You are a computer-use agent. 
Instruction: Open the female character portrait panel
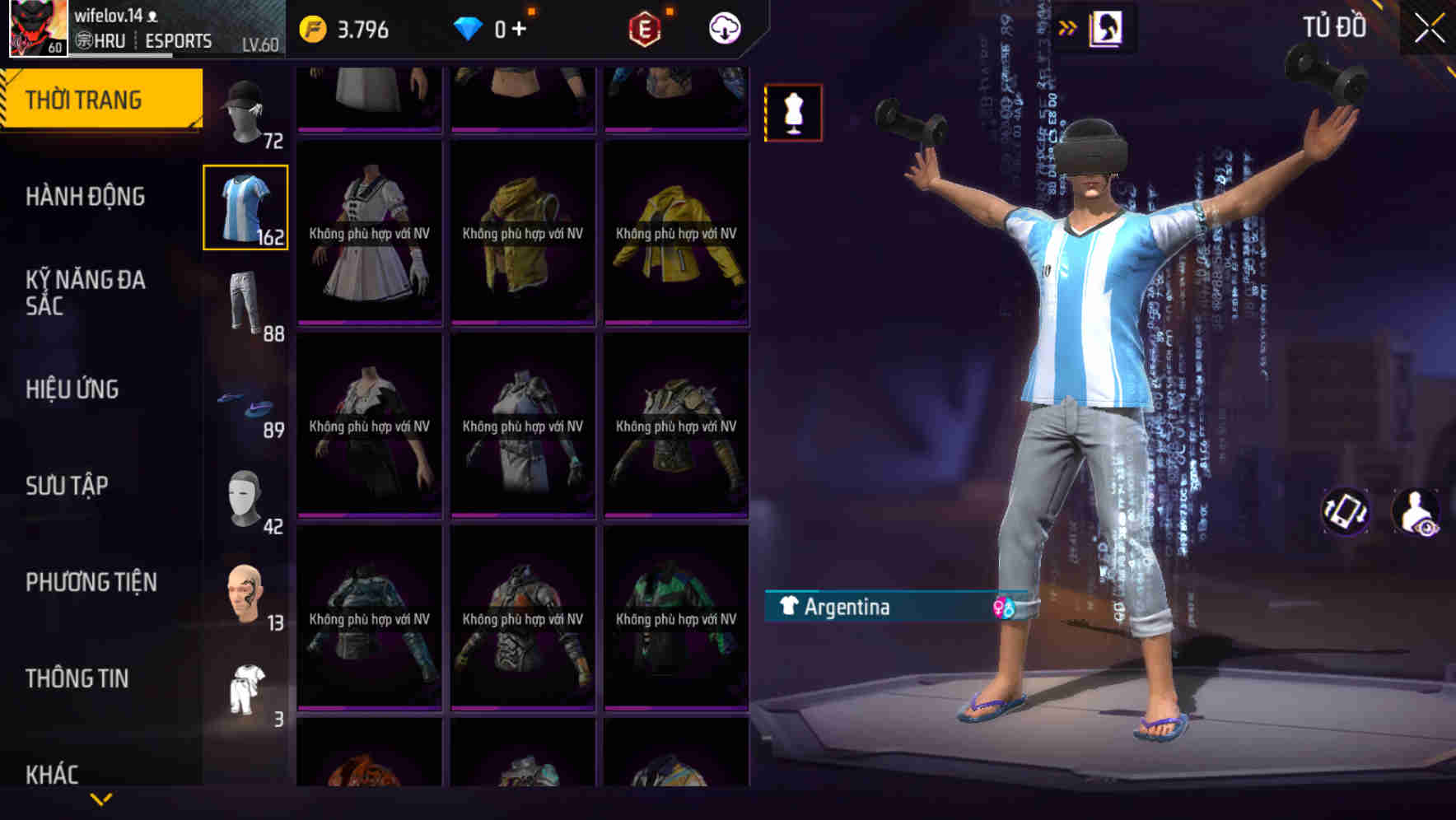tap(1108, 26)
